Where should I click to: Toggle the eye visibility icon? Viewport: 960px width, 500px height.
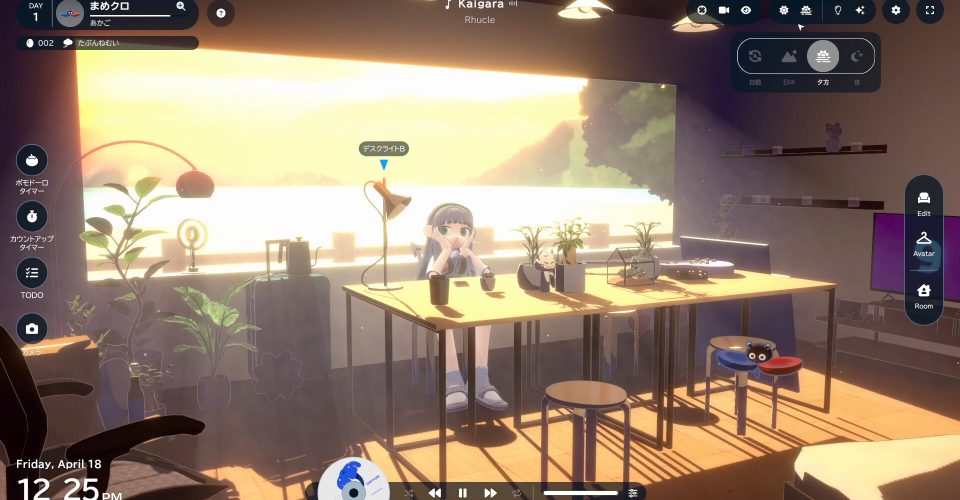[x=746, y=10]
